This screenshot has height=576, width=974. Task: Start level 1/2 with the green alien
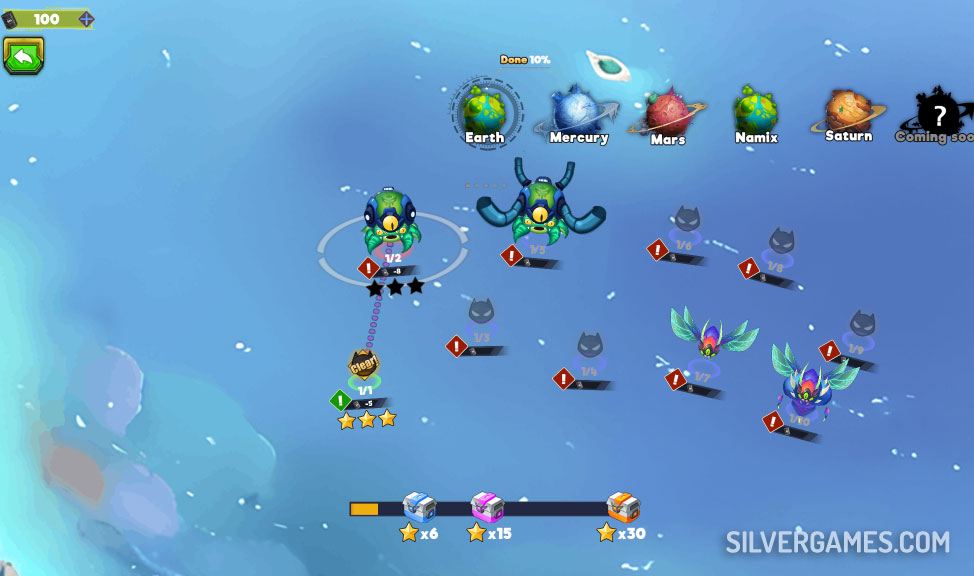pyautogui.click(x=392, y=222)
